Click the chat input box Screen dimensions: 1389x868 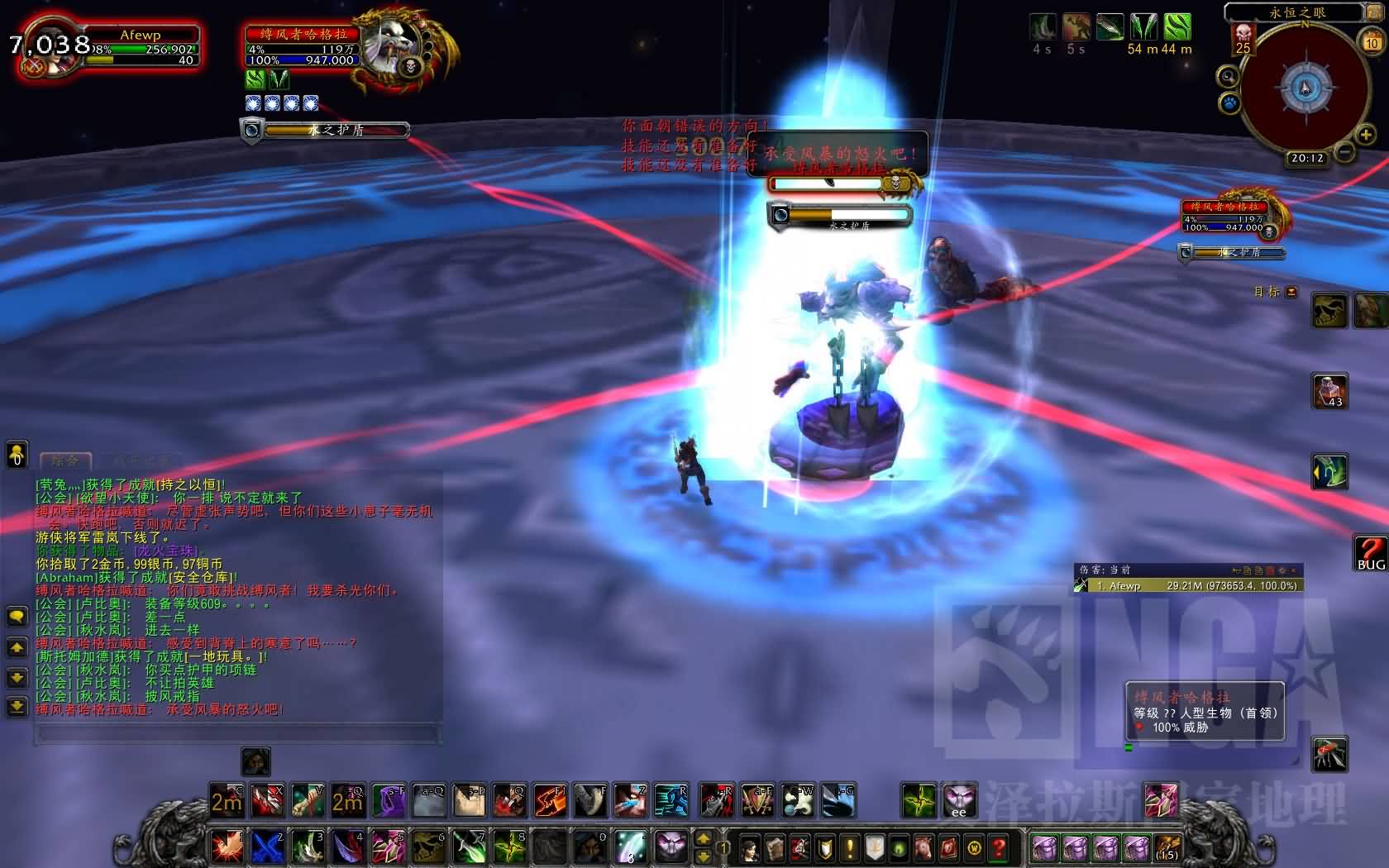238,733
